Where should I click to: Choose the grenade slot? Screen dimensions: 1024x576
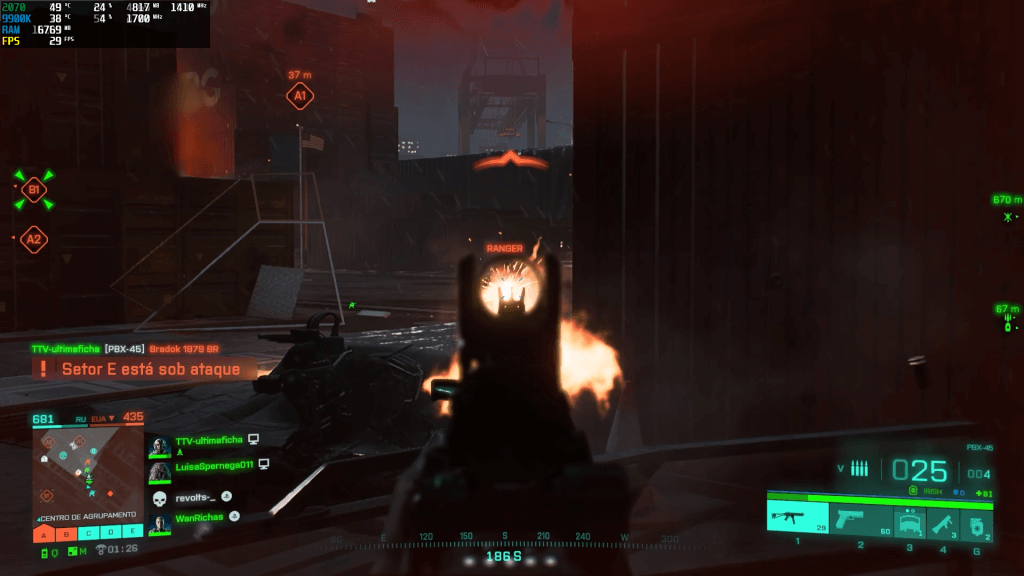click(978, 521)
